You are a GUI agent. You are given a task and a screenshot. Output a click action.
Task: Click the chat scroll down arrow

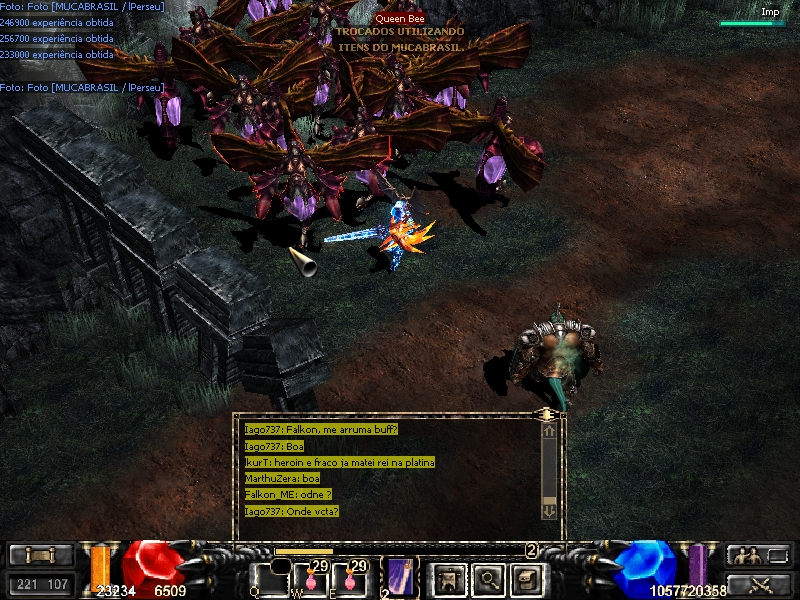548,510
